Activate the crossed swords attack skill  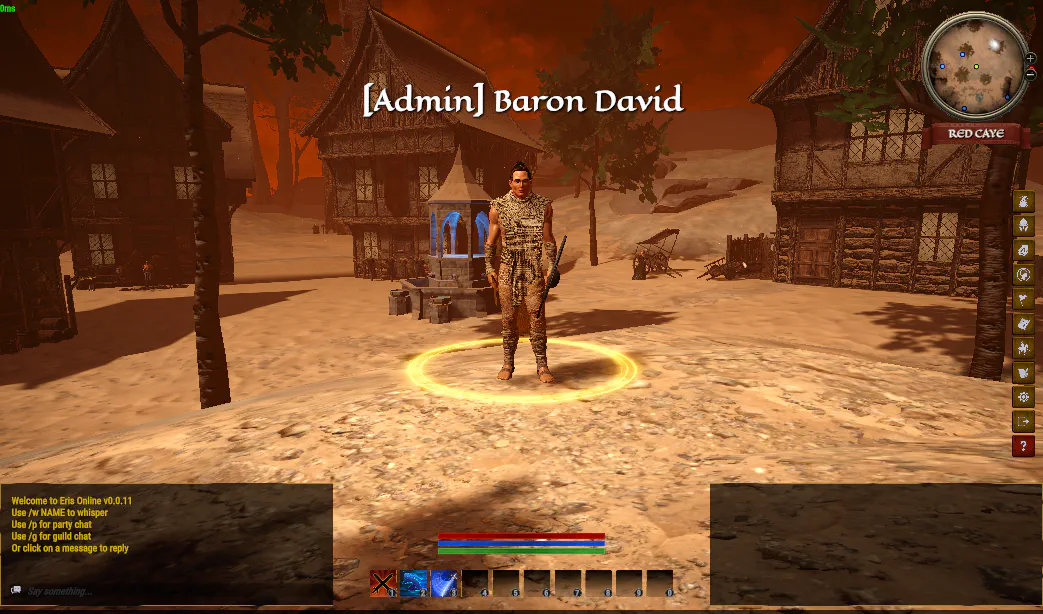click(384, 582)
